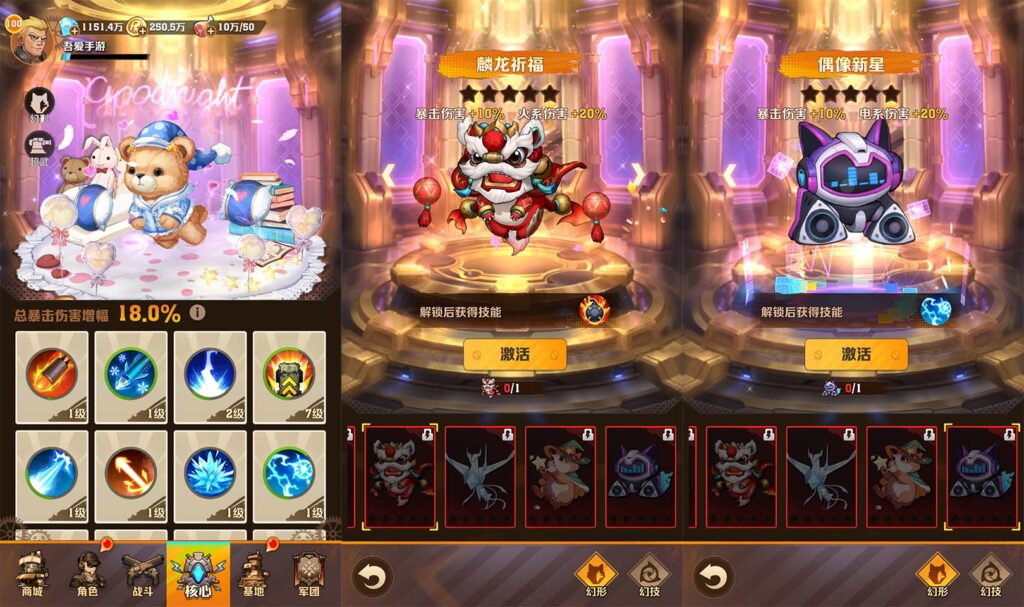Select the level 7 armored bullet skill
This screenshot has height=607, width=1024.
click(x=289, y=375)
